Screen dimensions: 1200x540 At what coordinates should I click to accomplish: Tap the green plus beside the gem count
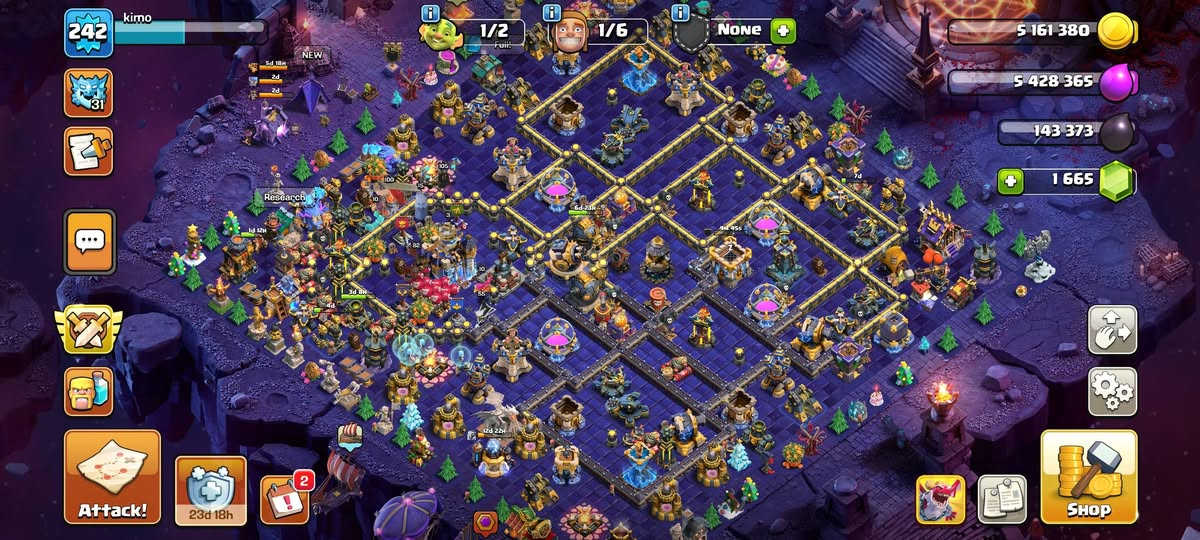[x=1010, y=182]
